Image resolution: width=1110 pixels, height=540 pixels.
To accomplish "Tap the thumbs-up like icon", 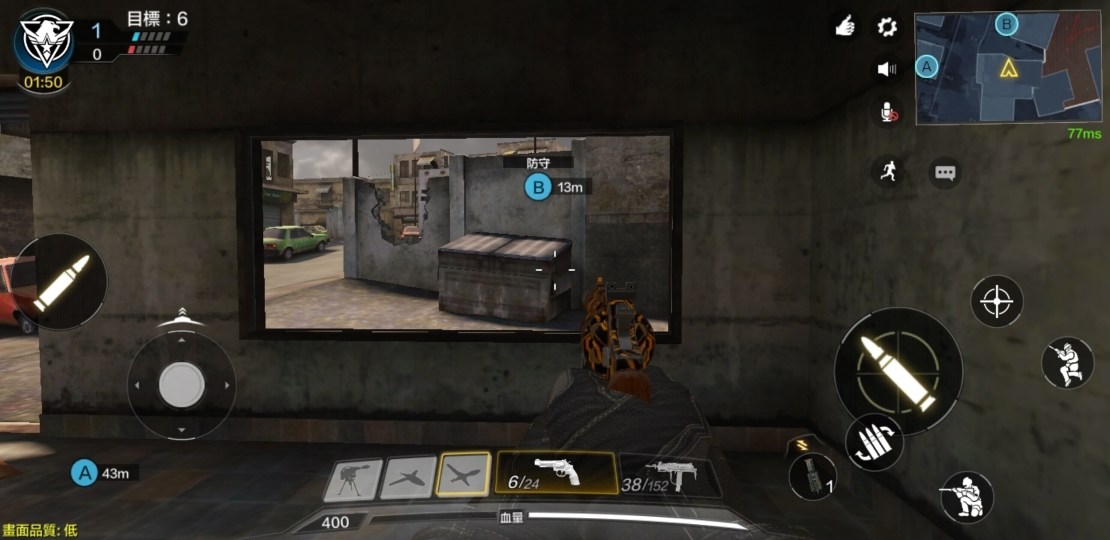I will pyautogui.click(x=845, y=27).
